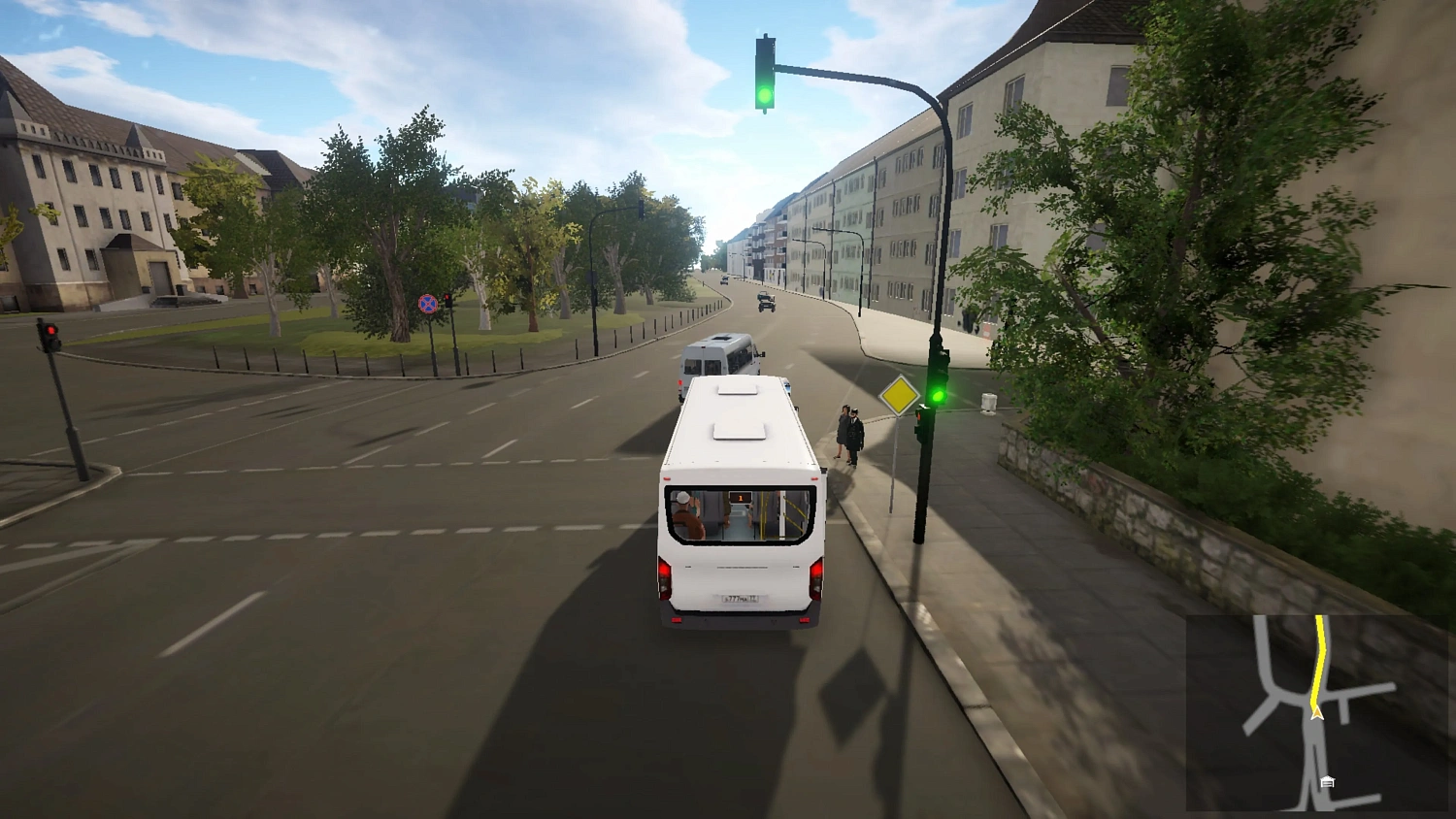Select the garage icon on the minimap
The height and width of the screenshot is (819, 1456).
point(1326,779)
